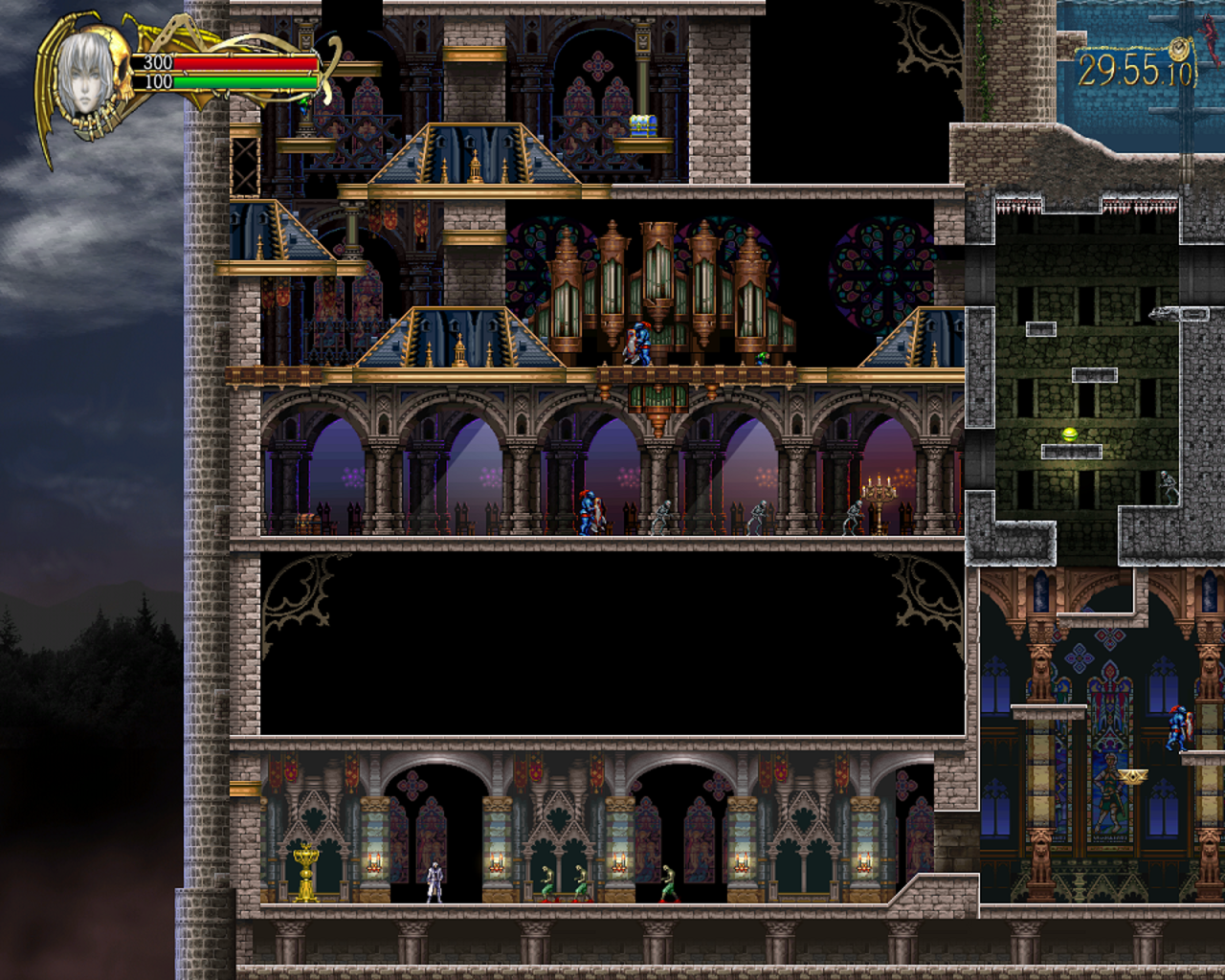
Task: Toggle the green MP bar
Action: click(x=242, y=83)
